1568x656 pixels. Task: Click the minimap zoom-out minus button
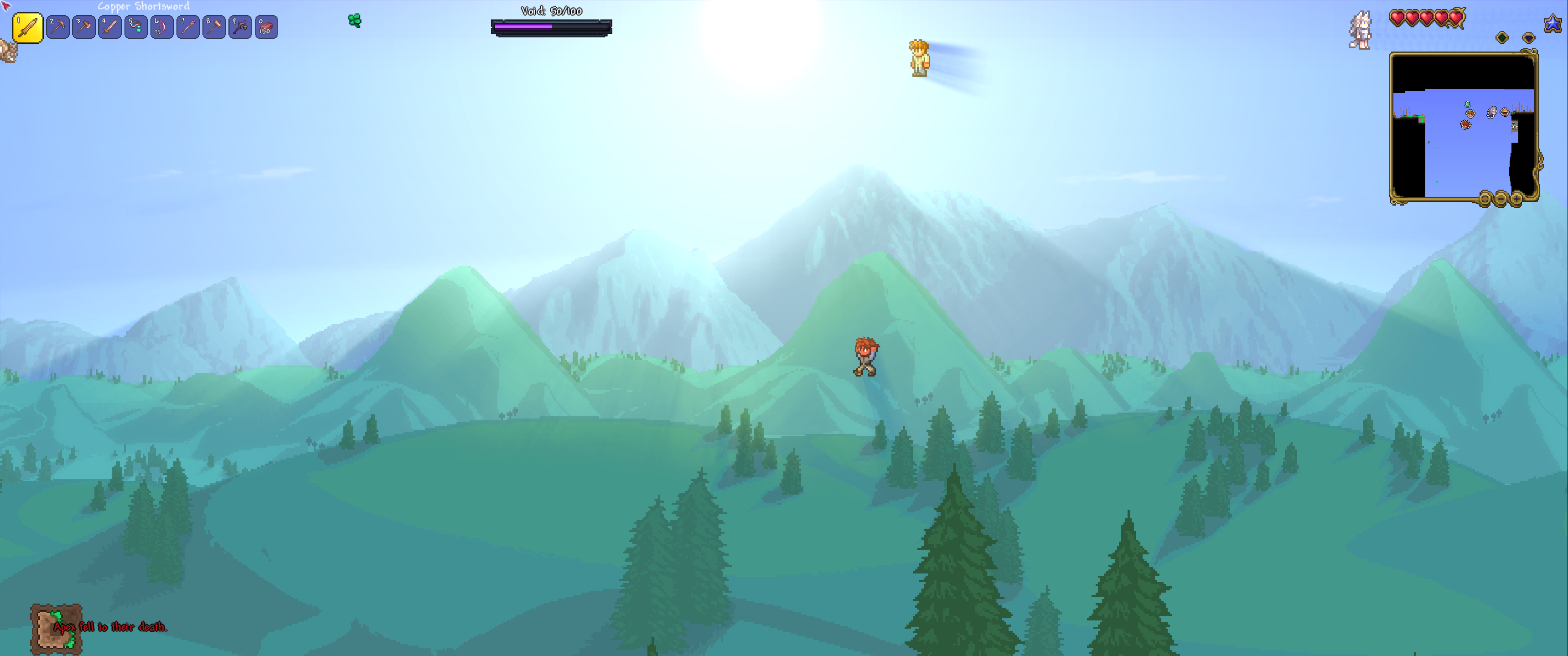pos(1501,198)
